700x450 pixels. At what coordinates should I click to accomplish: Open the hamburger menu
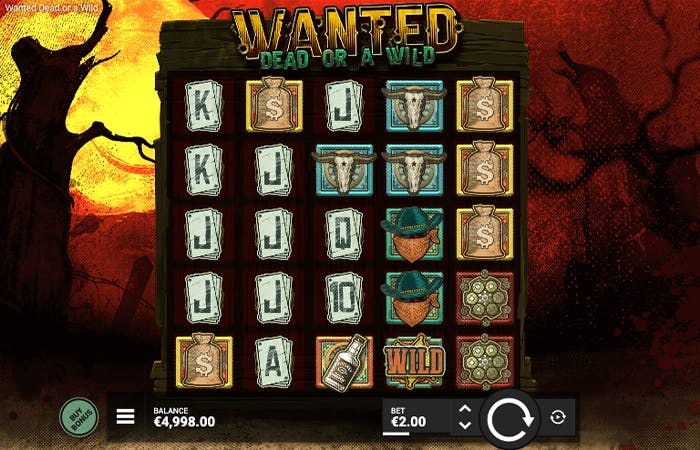[126, 417]
